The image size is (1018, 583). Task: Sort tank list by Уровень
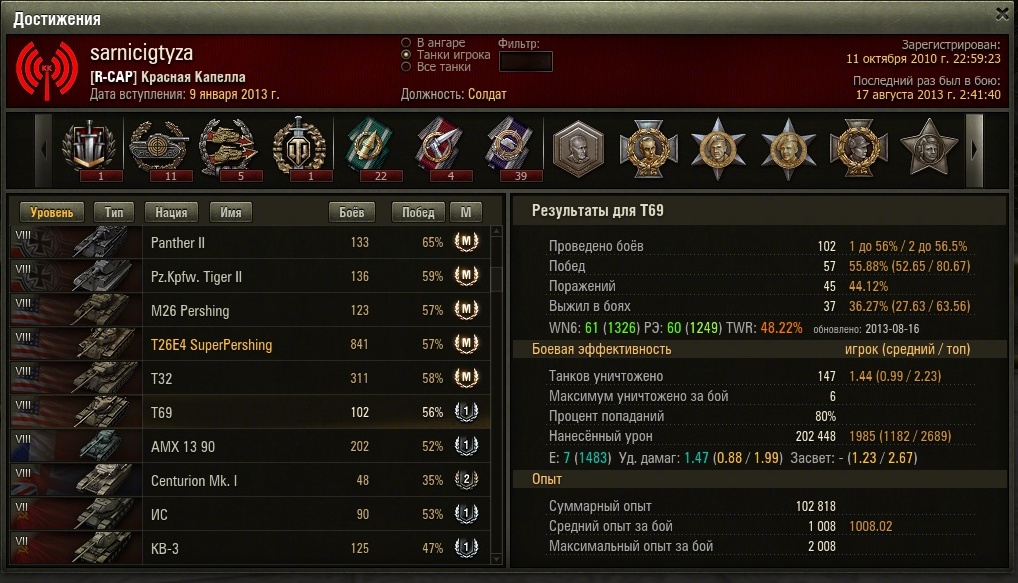(52, 213)
